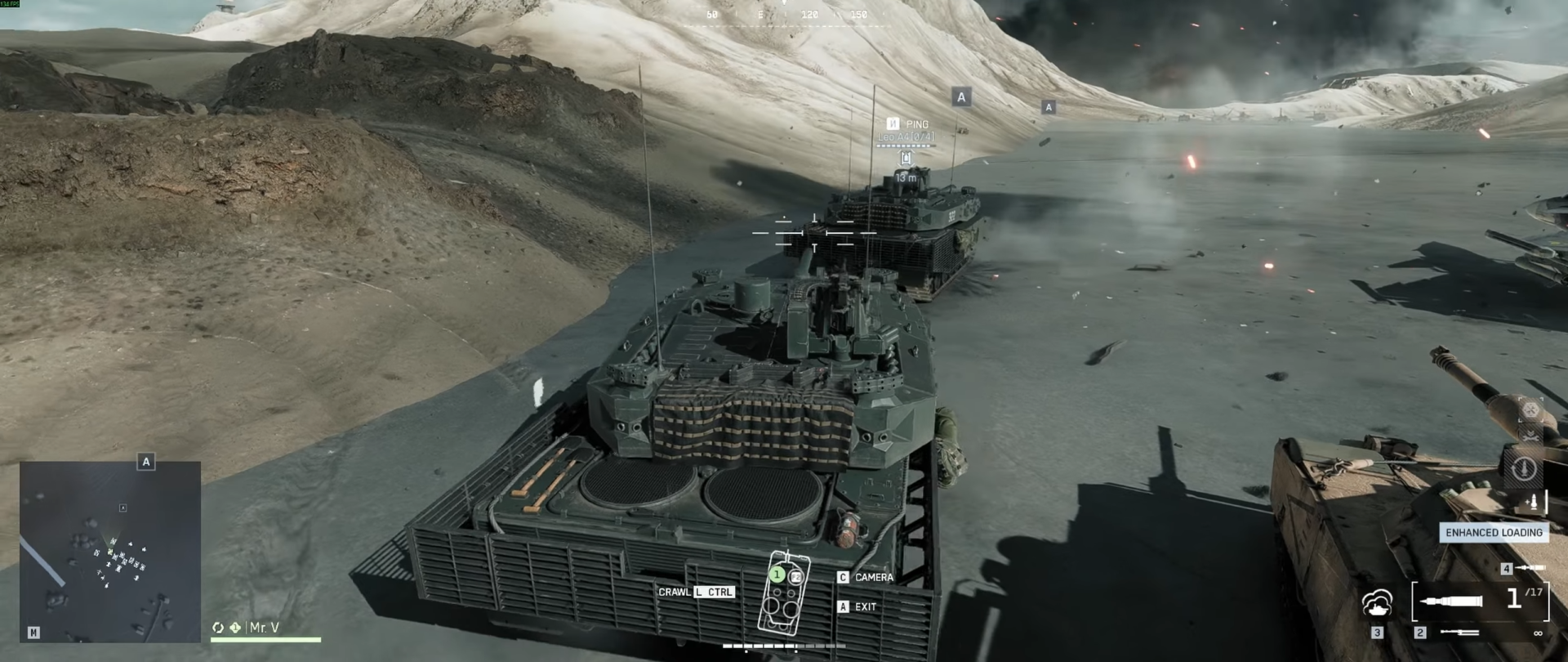Click the circular shell reload upgrade icon
The height and width of the screenshot is (662, 1568).
pos(1524,468)
